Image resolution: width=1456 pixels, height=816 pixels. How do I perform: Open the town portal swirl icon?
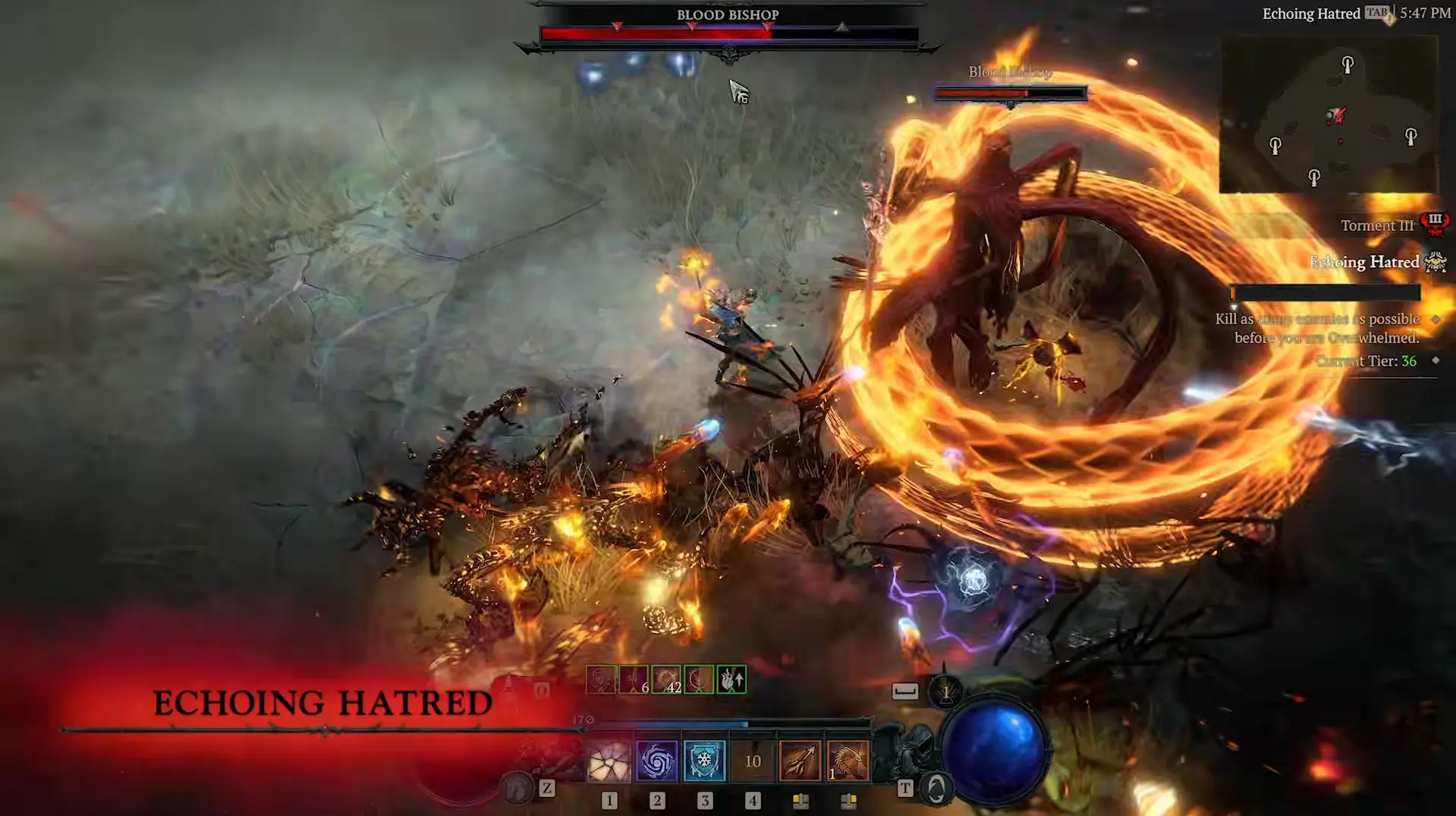(936, 789)
